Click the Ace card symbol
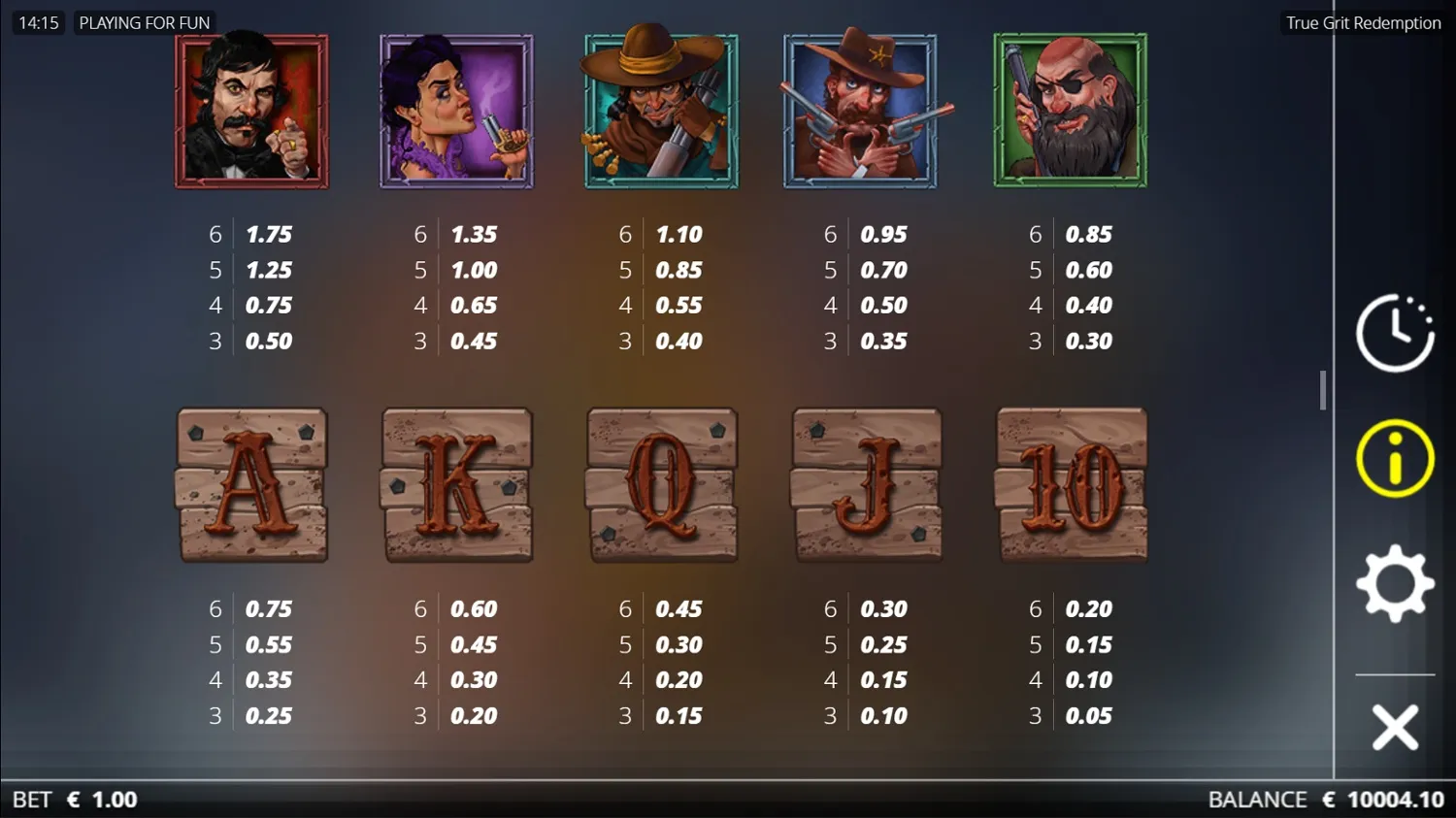This screenshot has width=1456, height=818. tap(251, 485)
